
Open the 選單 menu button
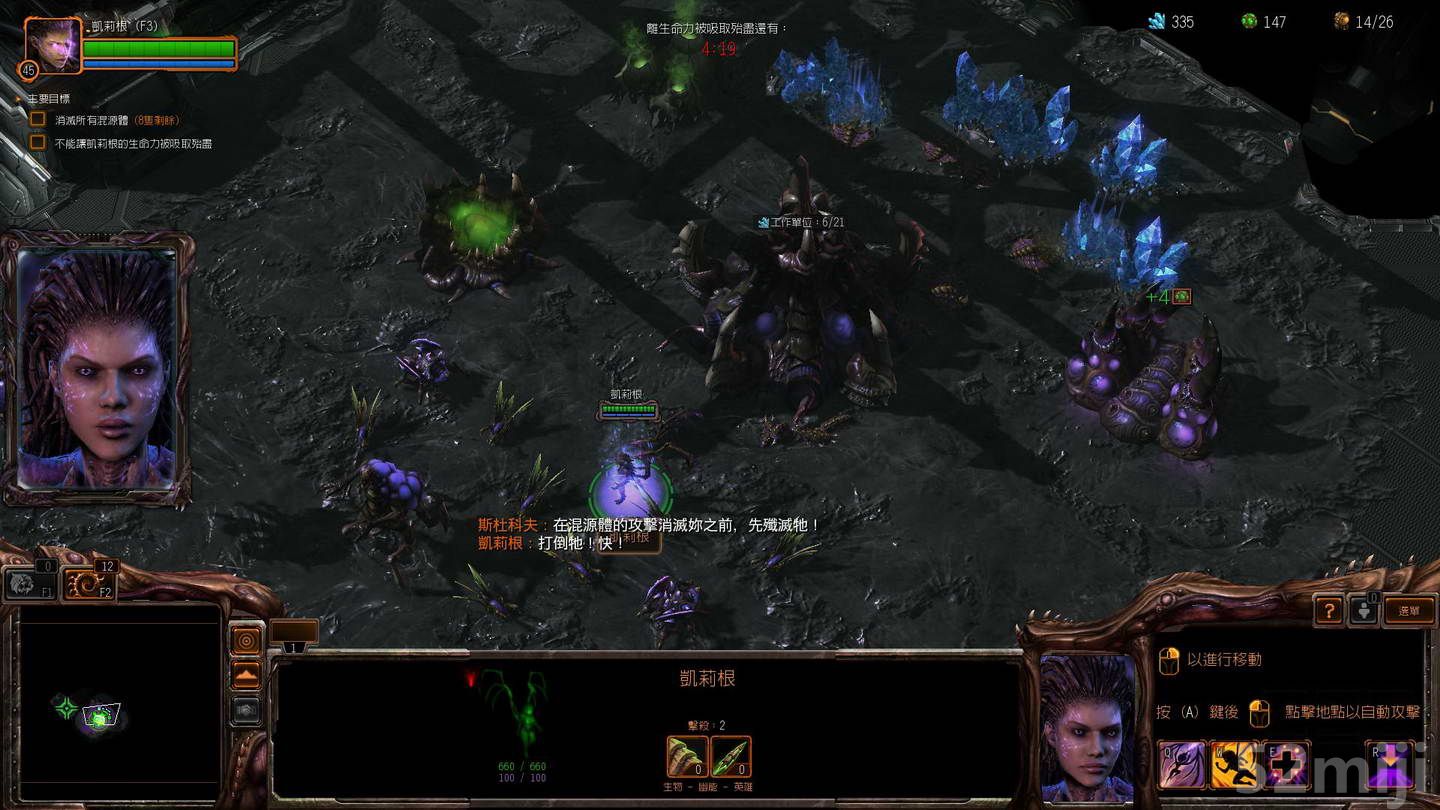[1410, 610]
